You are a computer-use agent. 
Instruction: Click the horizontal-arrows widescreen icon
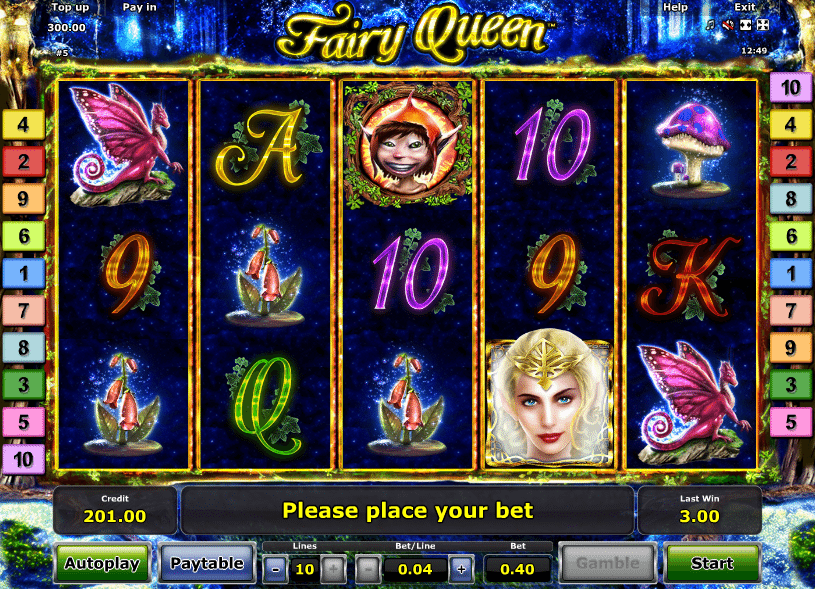tap(745, 25)
